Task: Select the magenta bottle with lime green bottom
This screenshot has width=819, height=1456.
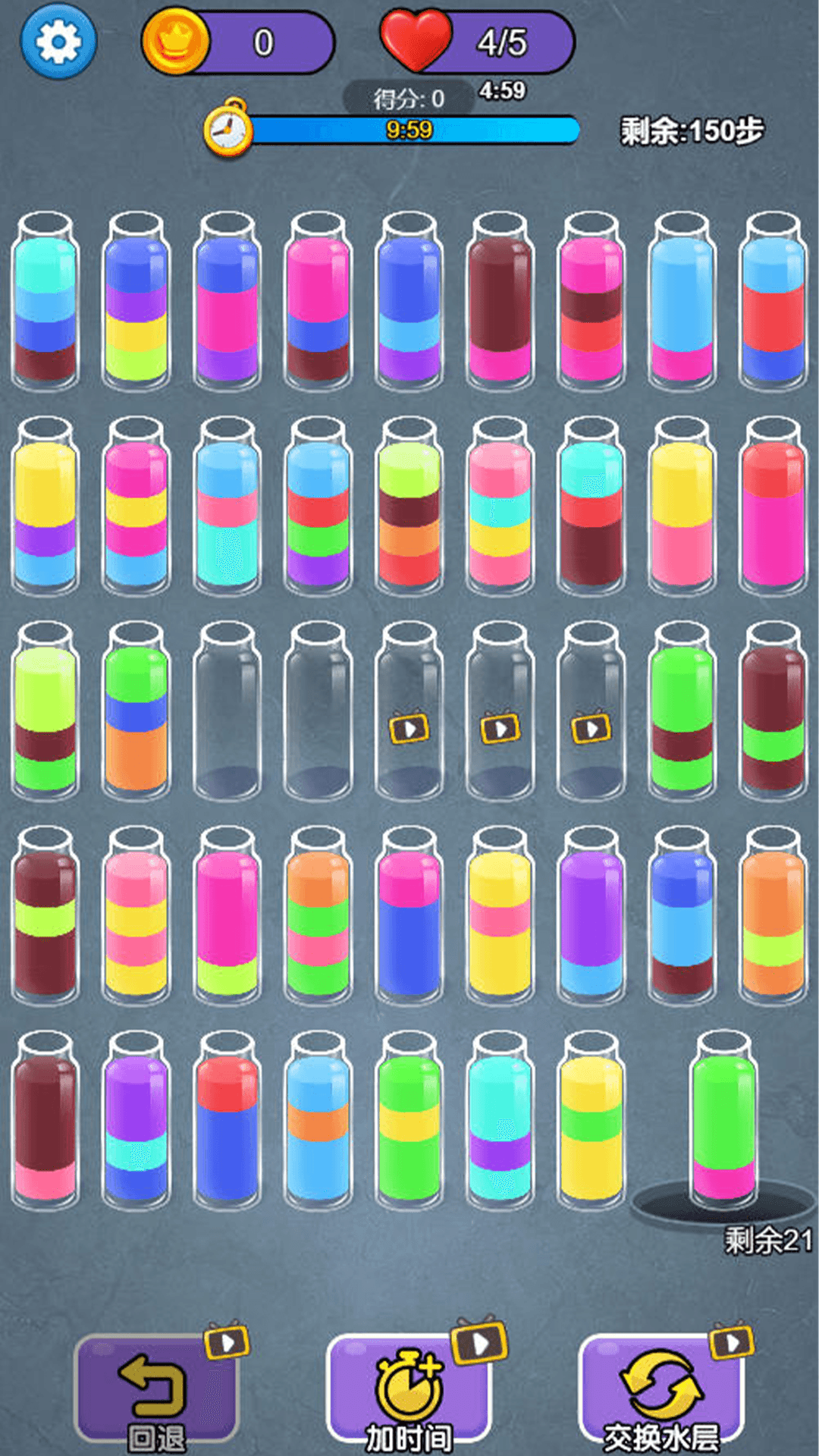Action: [x=227, y=918]
